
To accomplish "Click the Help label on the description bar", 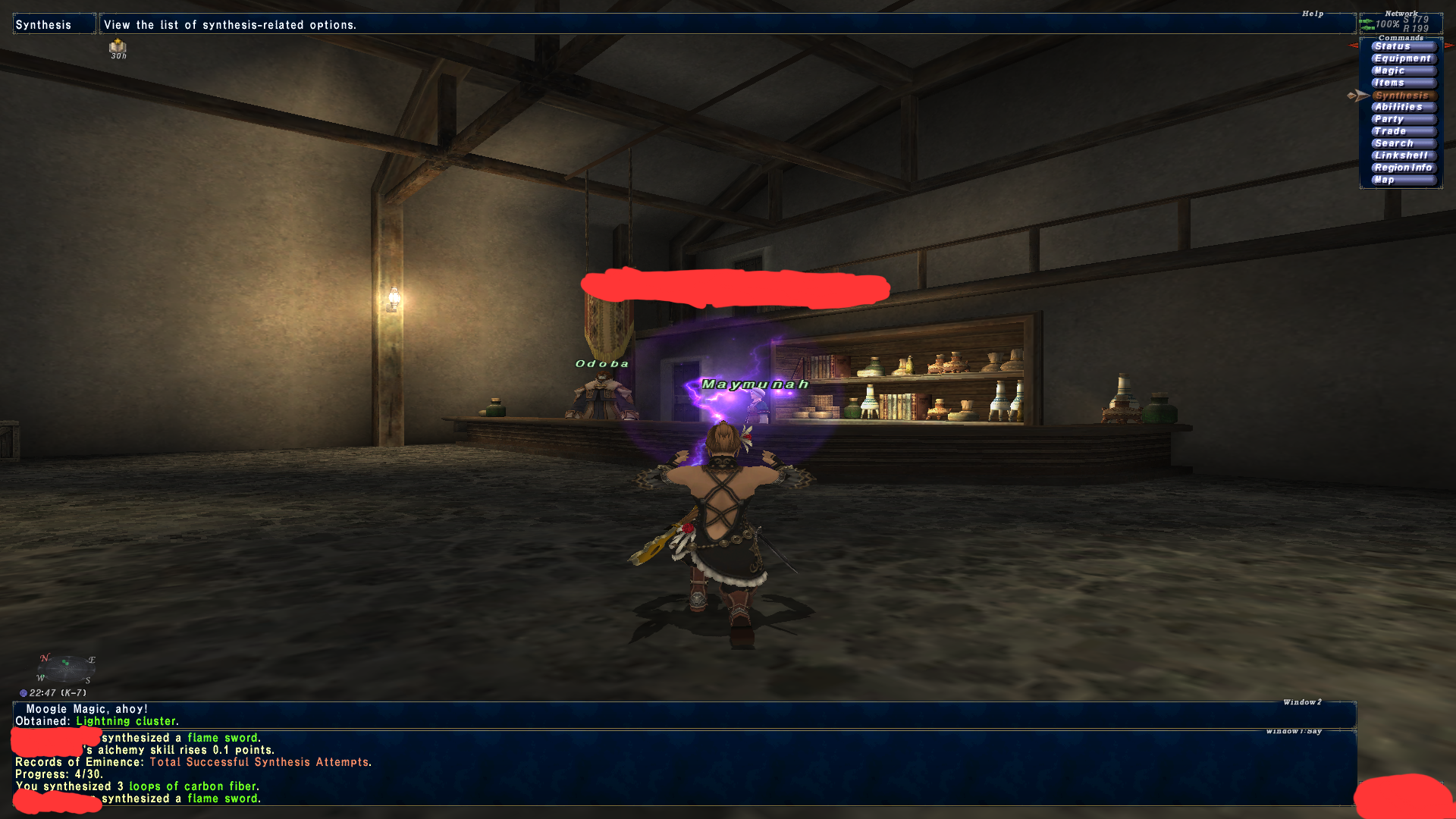I will 1313,14.
